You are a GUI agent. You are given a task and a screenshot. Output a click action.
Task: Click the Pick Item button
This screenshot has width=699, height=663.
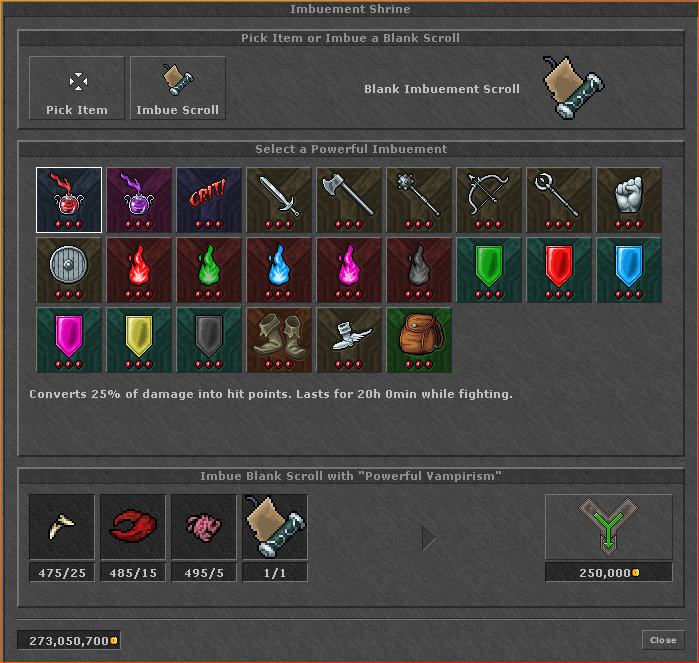pyautogui.click(x=77, y=88)
